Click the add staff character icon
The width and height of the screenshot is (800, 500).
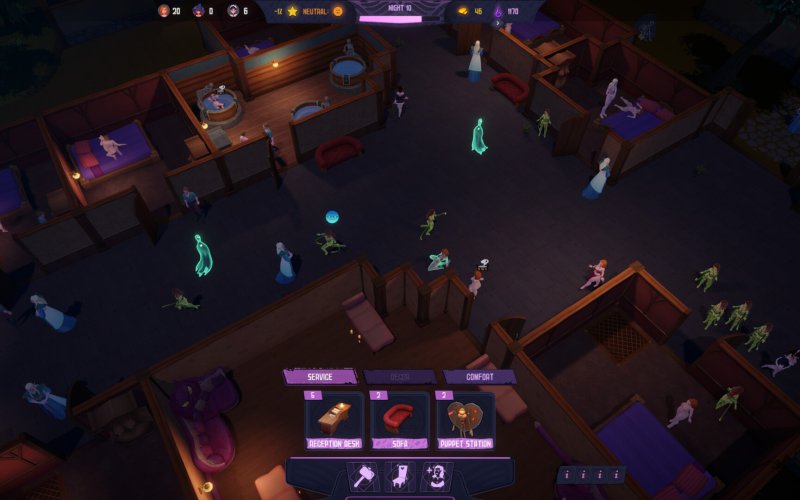tap(436, 476)
